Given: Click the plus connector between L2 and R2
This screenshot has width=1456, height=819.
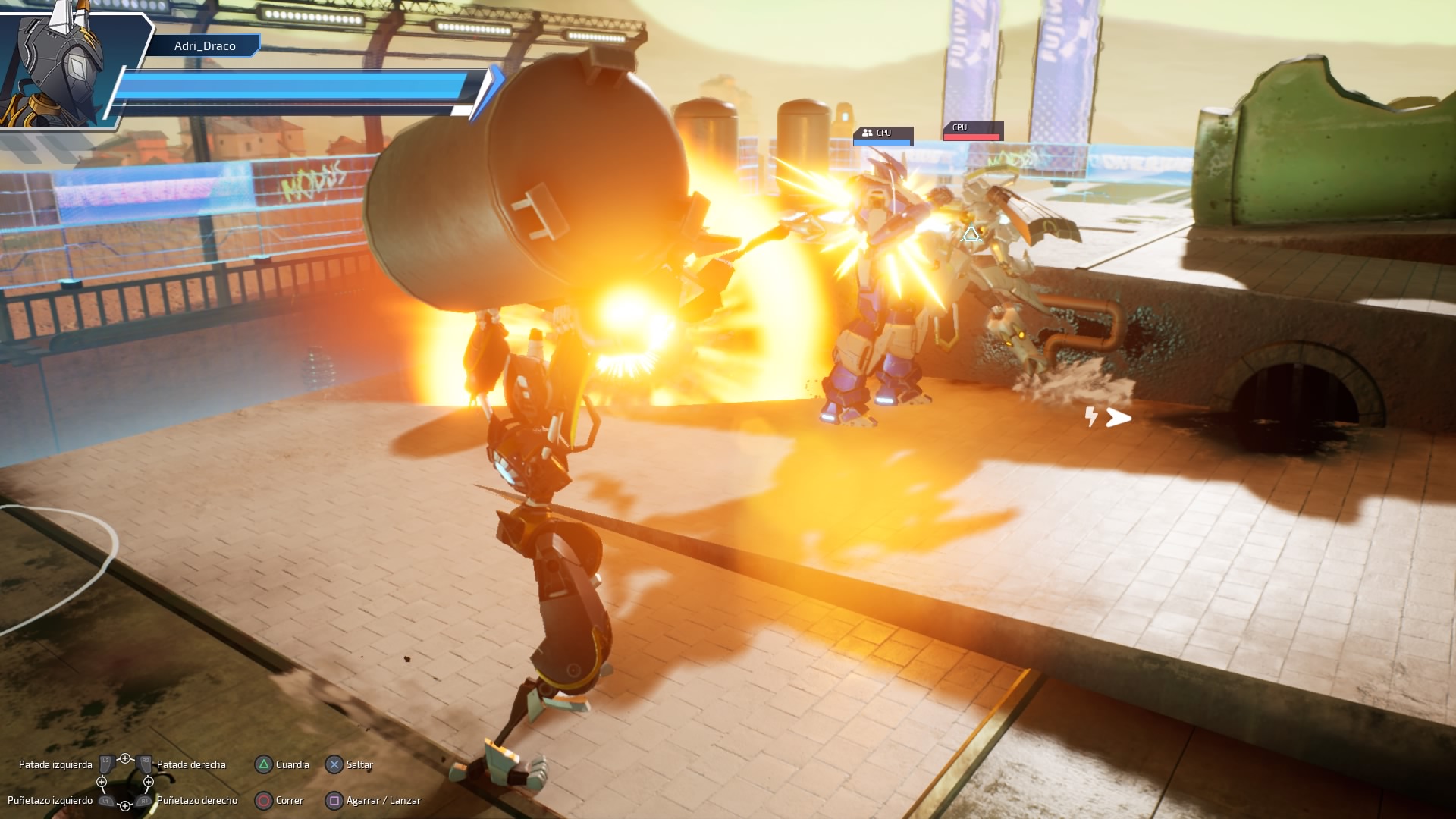Looking at the screenshot, I should (x=126, y=758).
